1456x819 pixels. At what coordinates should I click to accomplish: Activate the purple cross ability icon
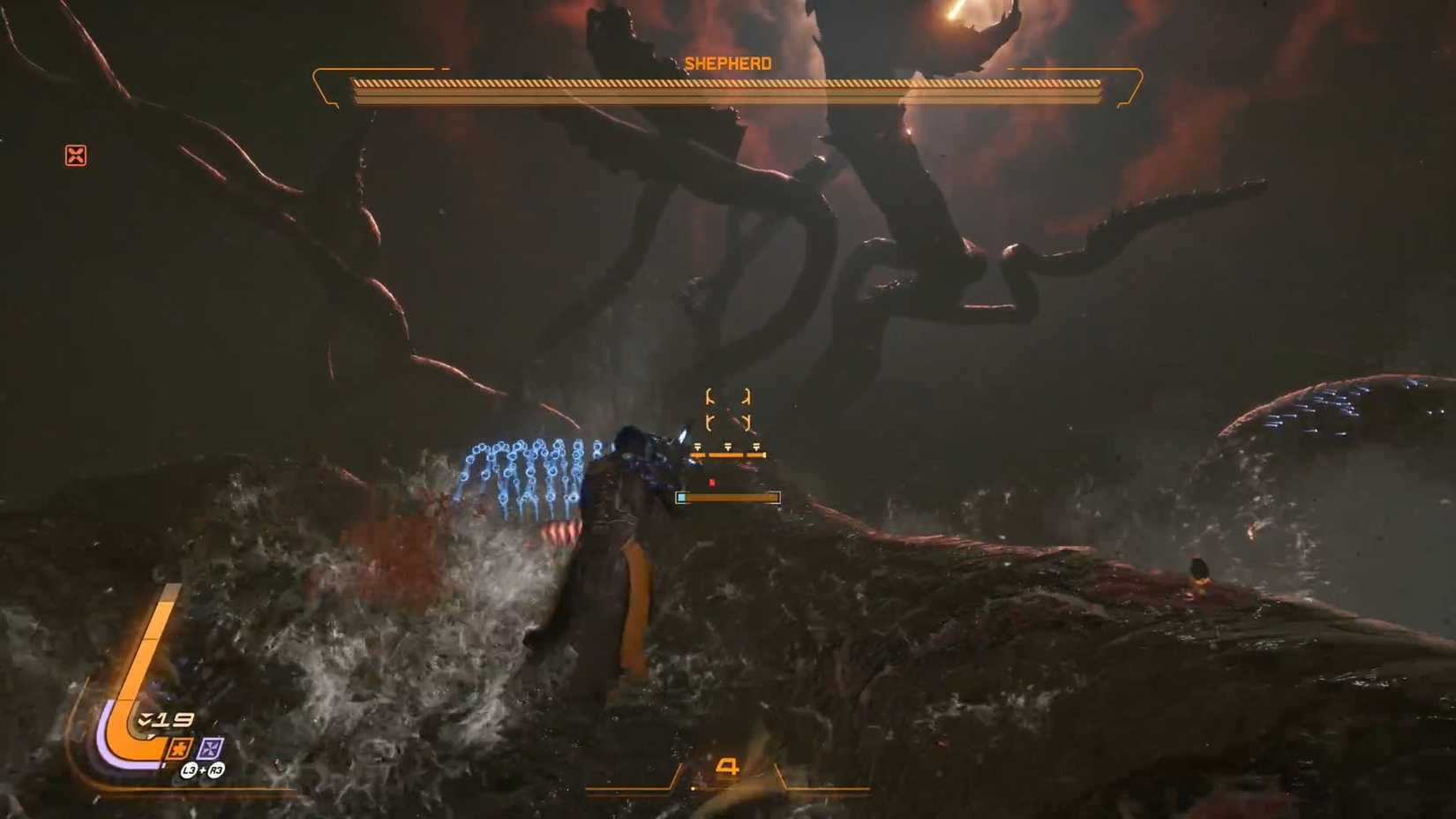pos(210,748)
